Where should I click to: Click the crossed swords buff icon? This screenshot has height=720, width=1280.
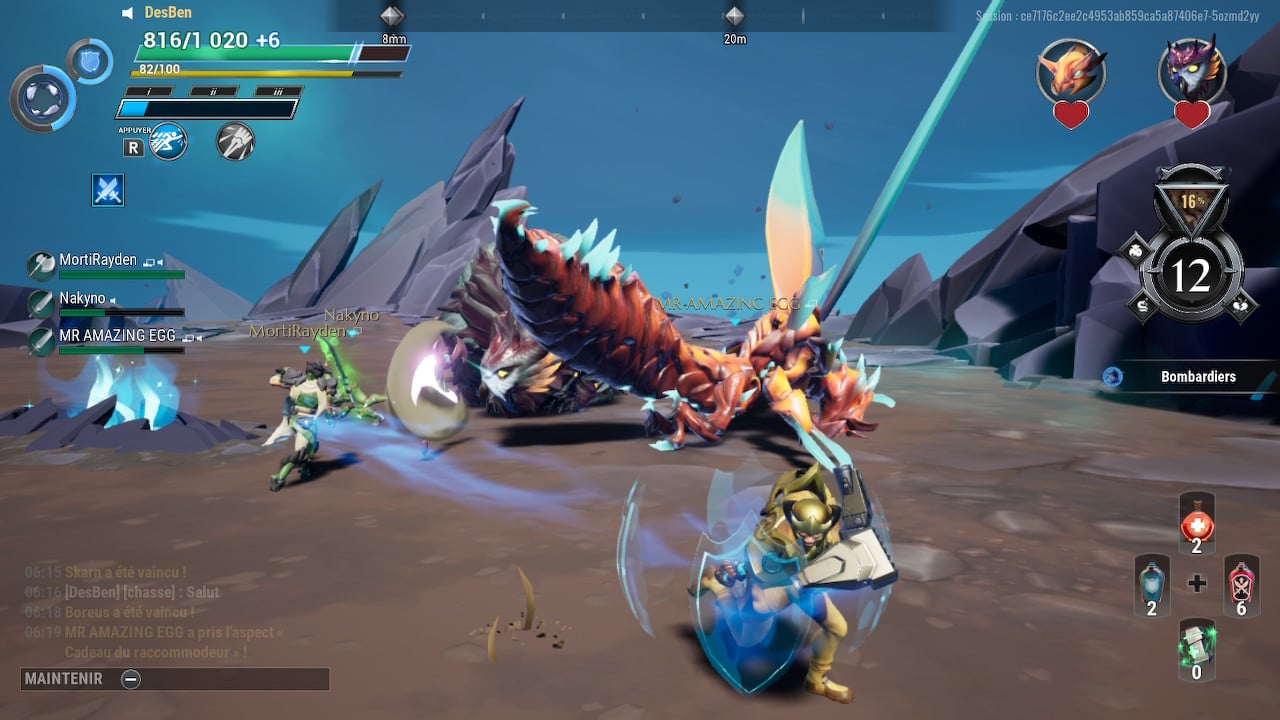[108, 189]
